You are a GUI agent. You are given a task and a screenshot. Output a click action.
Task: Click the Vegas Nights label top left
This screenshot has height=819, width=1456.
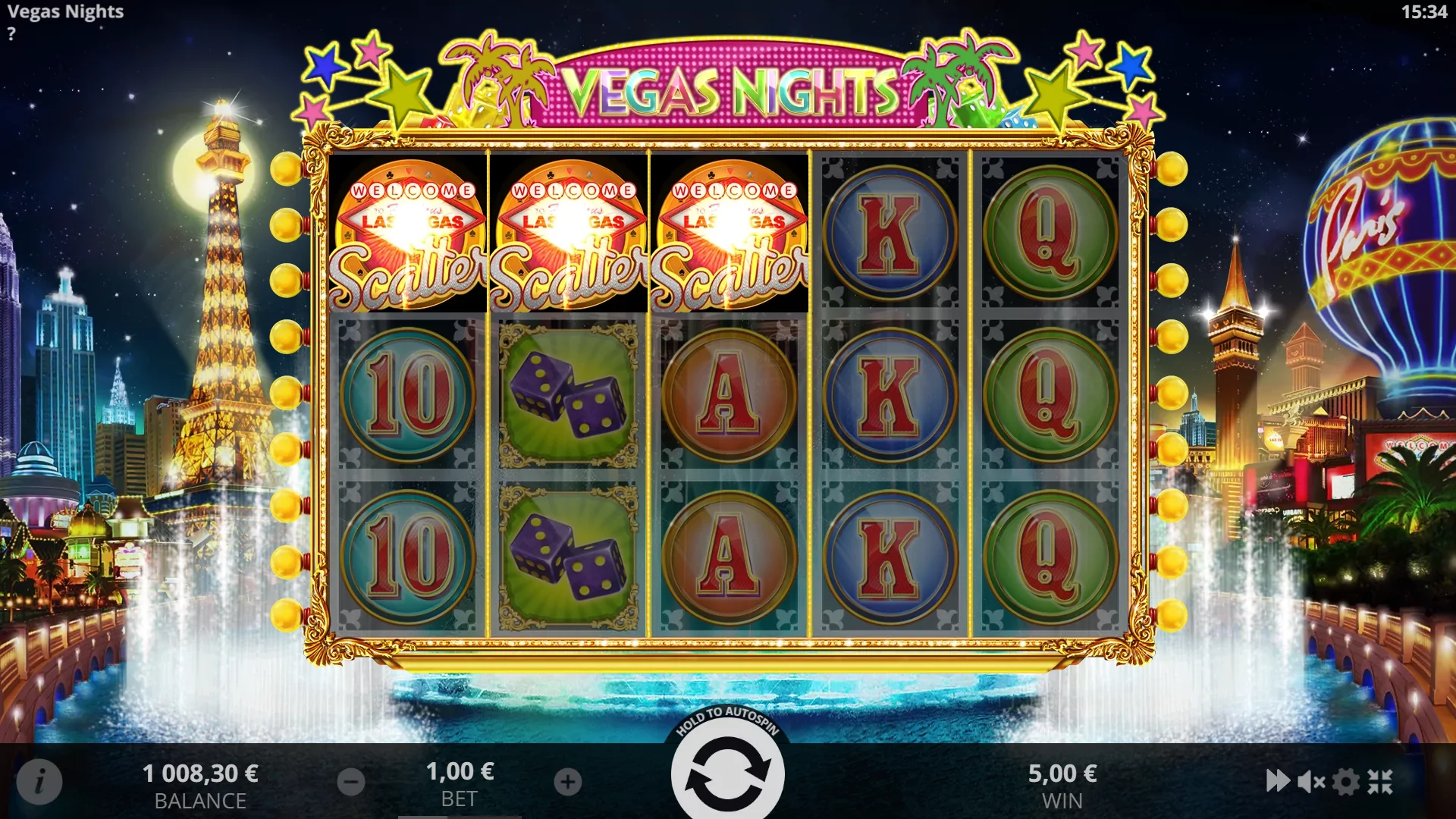[x=64, y=12]
